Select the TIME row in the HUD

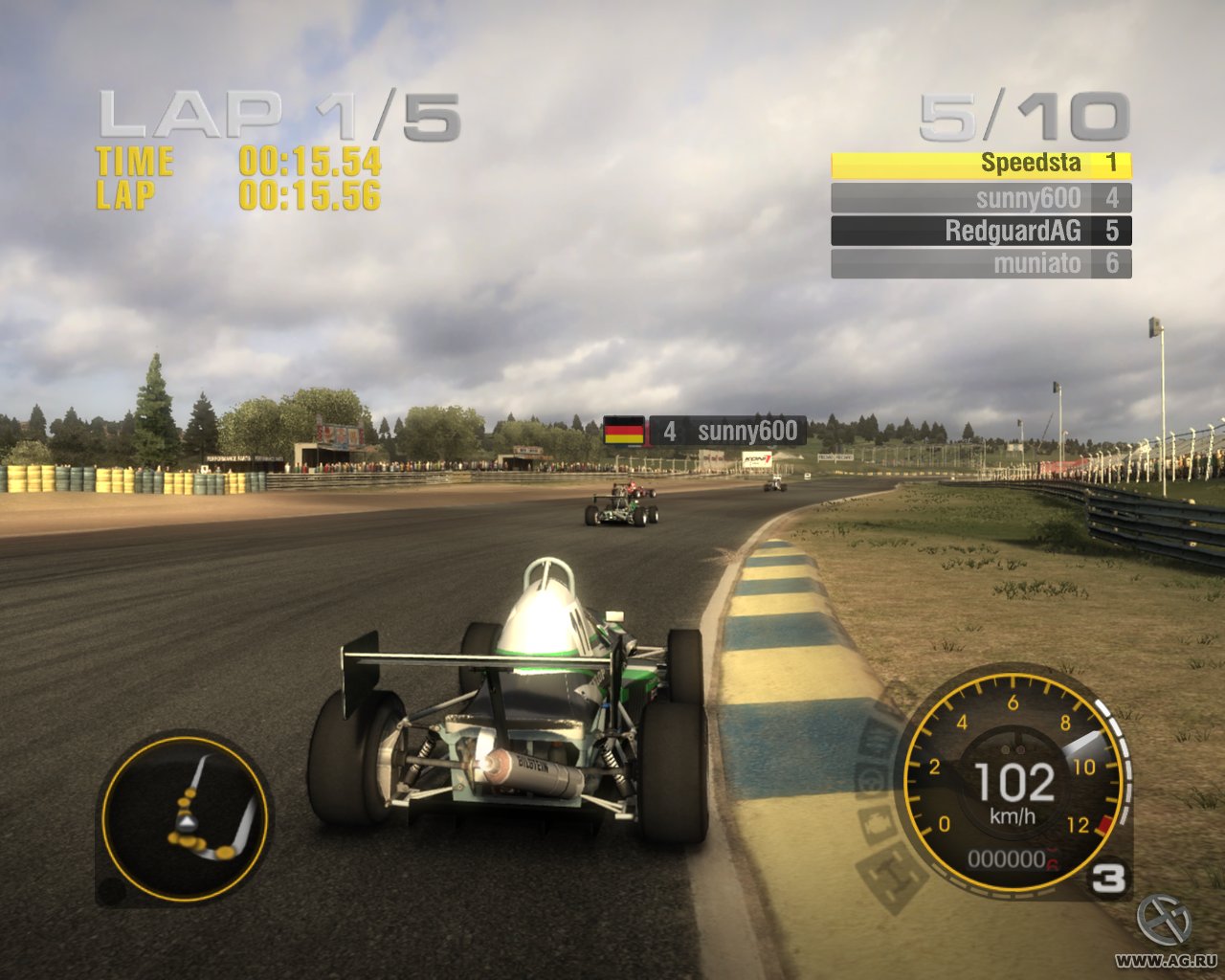239,163
